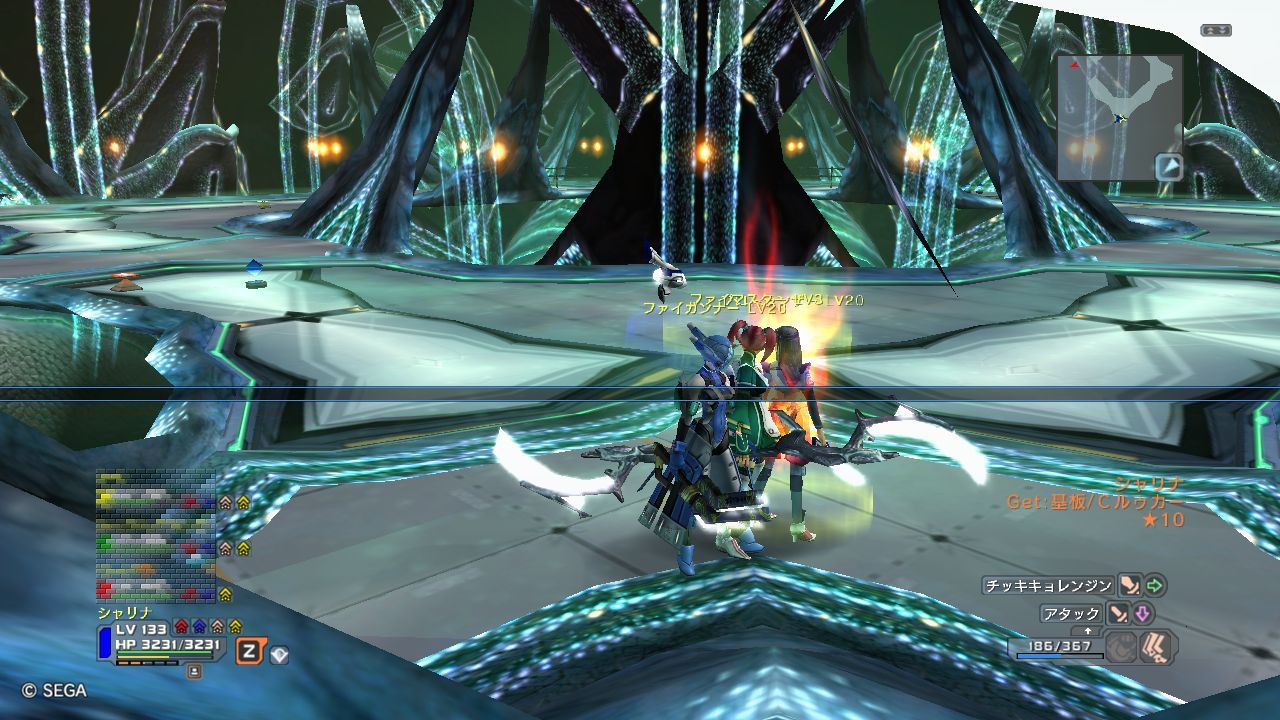Click the green right-arrow palette icon
Viewport: 1280px width, 720px height.
1155,585
